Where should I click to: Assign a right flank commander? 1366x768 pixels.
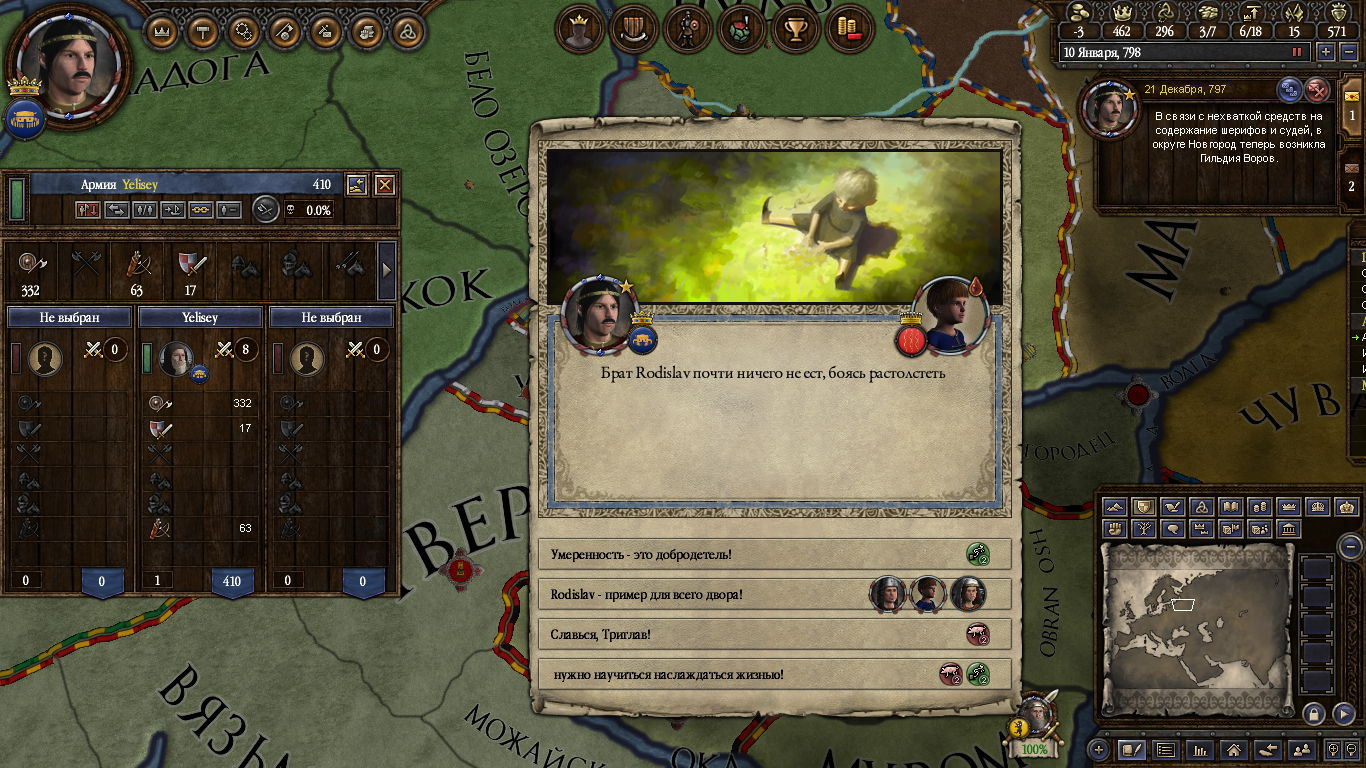click(x=307, y=358)
